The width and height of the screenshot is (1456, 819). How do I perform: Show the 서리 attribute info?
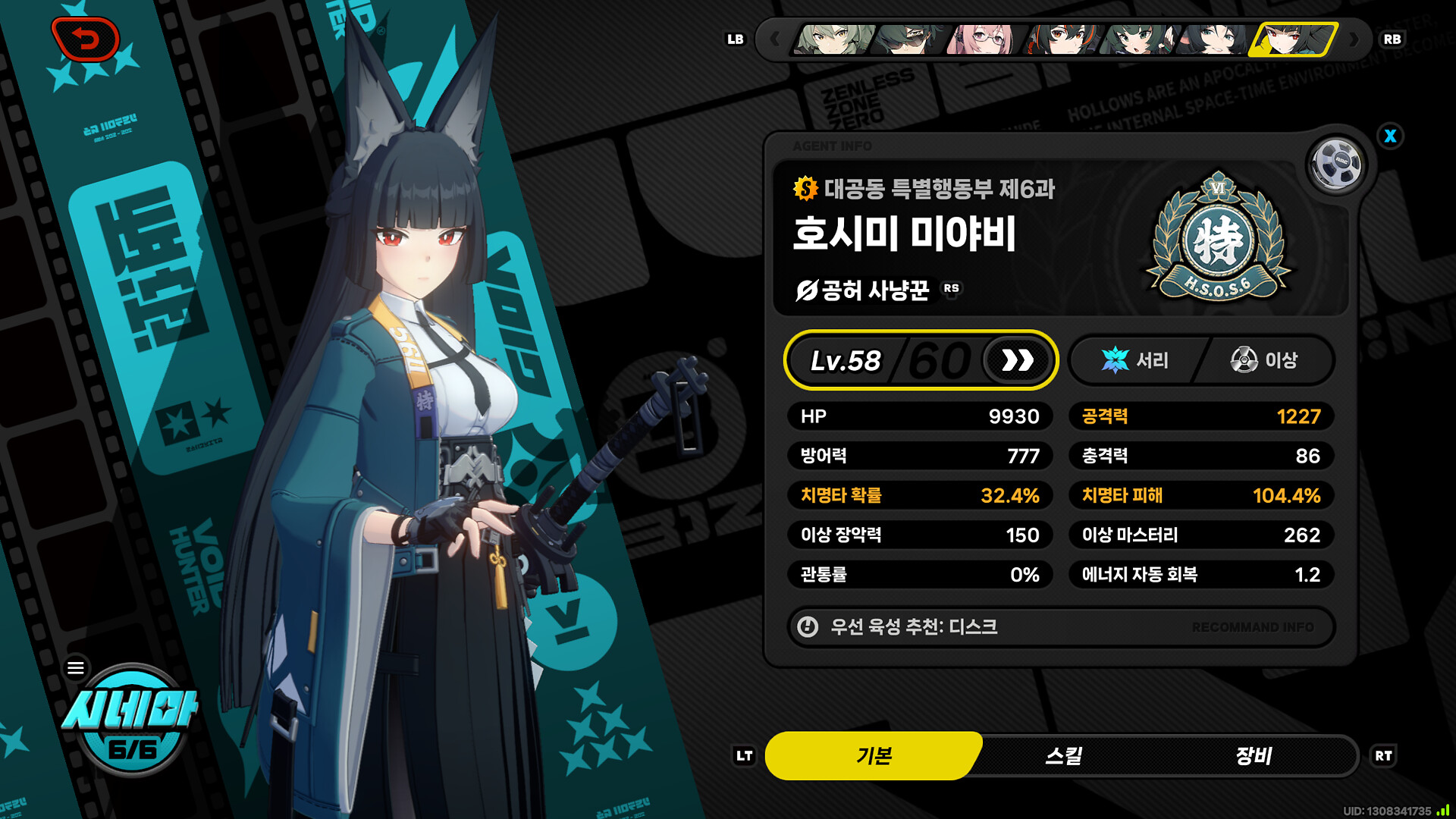[x=1135, y=360]
